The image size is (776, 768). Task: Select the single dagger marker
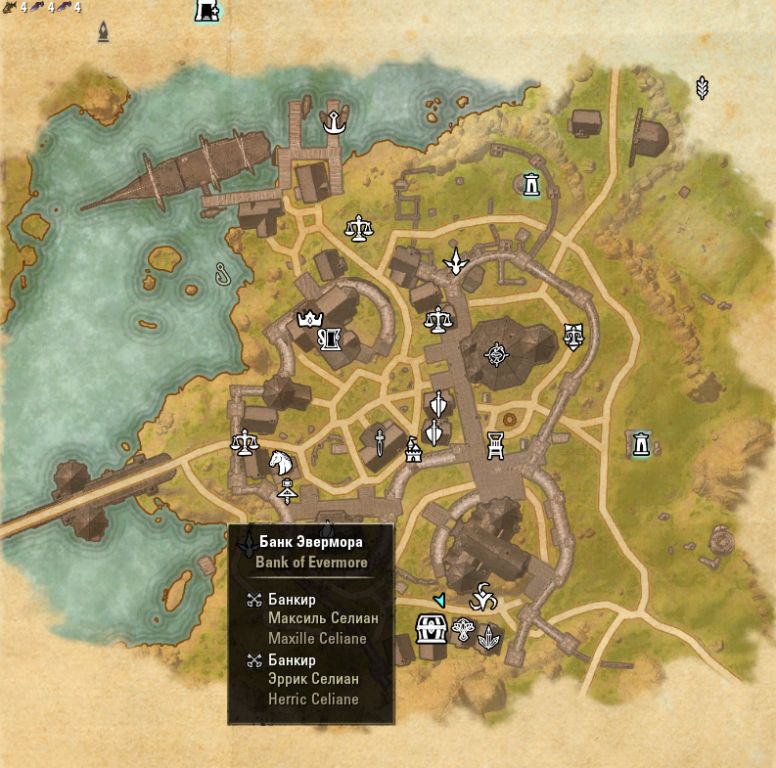[x=380, y=439]
